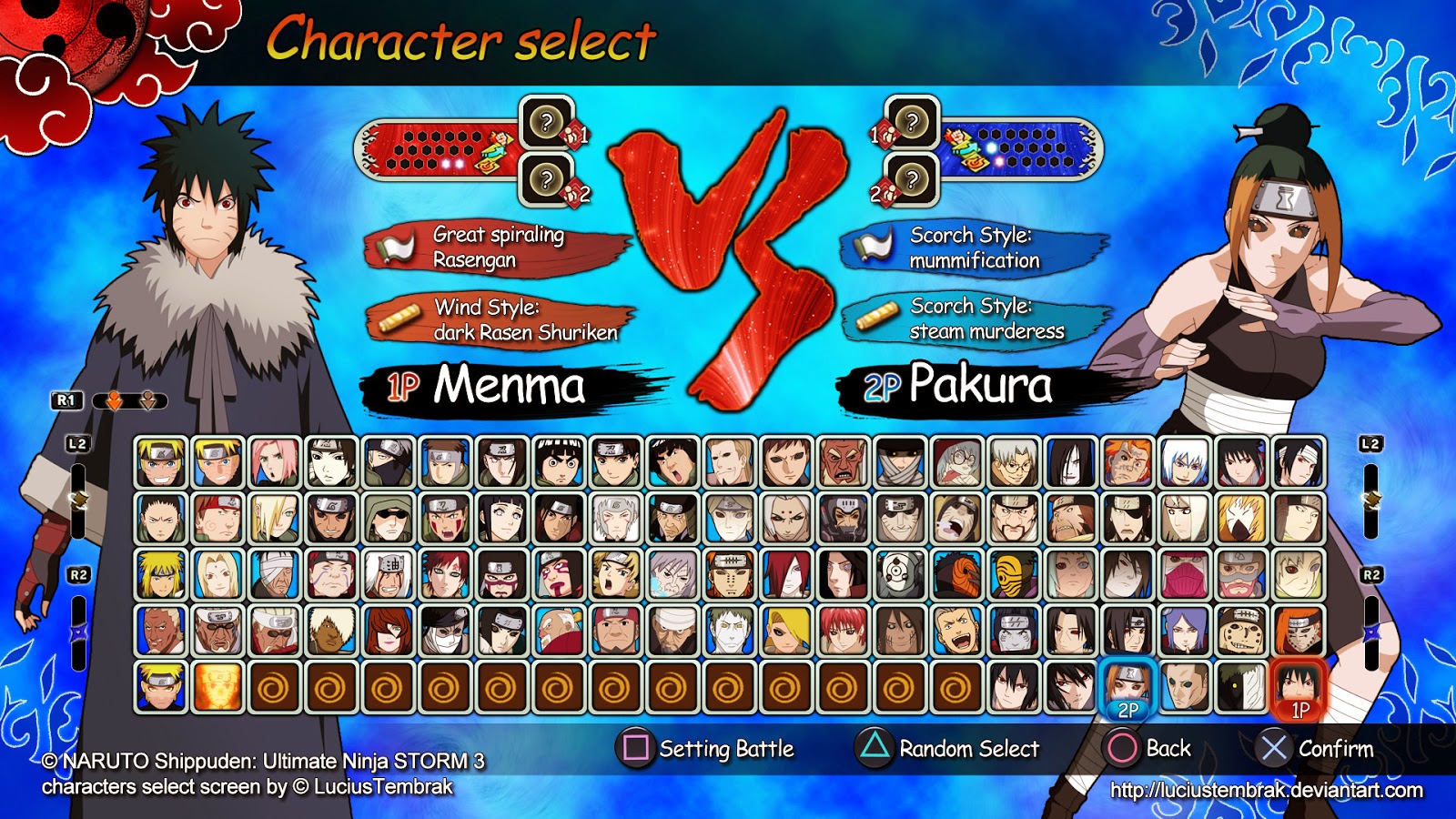Open 1P's first support character slot

pyautogui.click(x=547, y=122)
